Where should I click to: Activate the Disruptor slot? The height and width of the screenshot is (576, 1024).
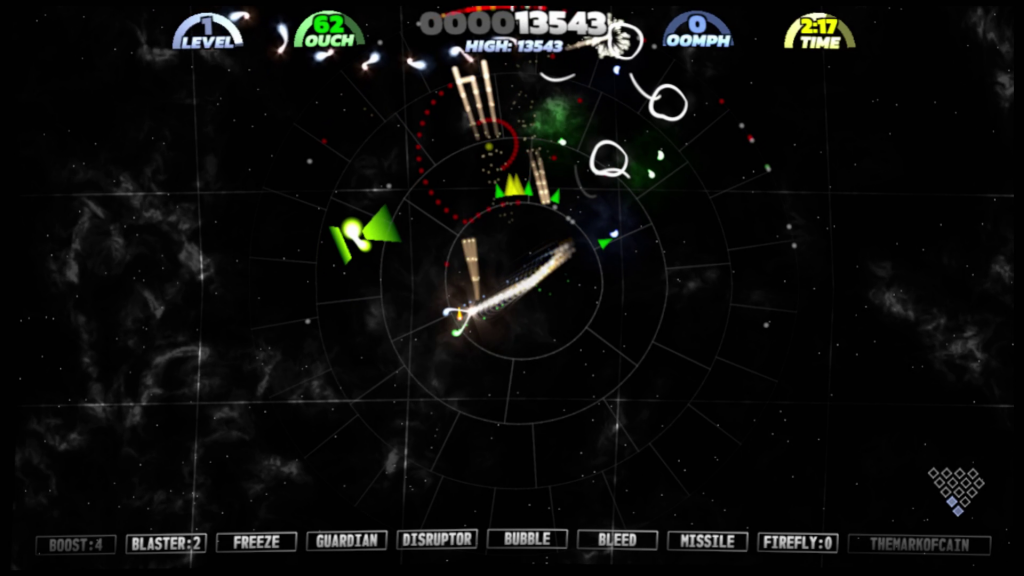(x=436, y=539)
